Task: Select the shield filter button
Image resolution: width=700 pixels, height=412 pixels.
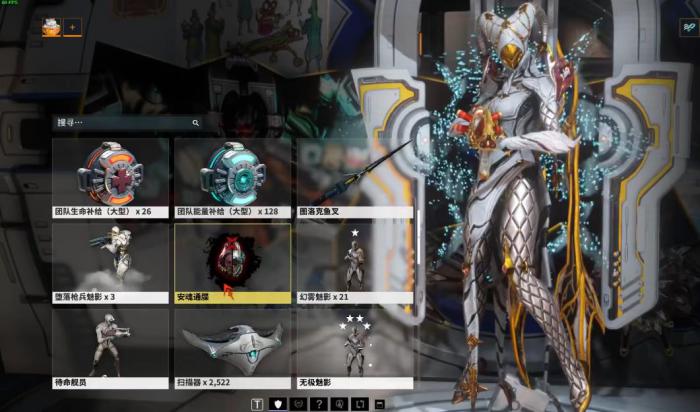Action: 277,403
